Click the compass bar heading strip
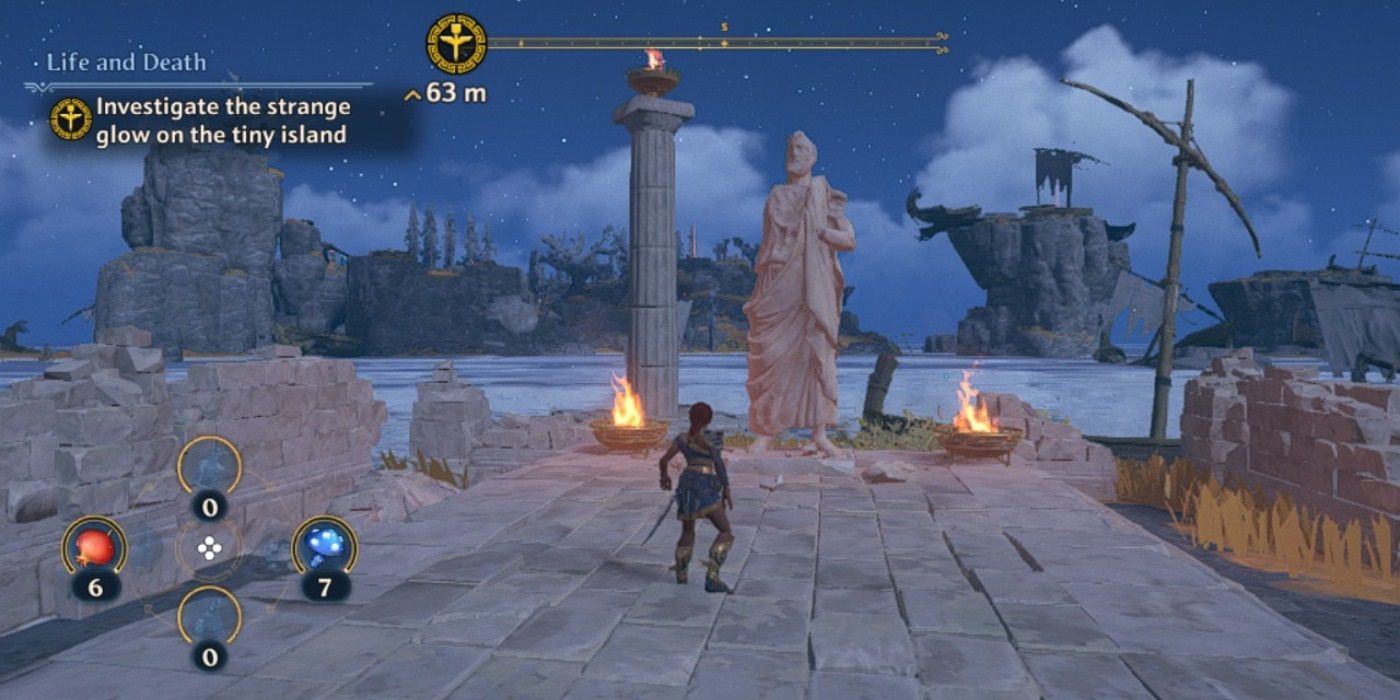This screenshot has height=700, width=1400. click(716, 43)
